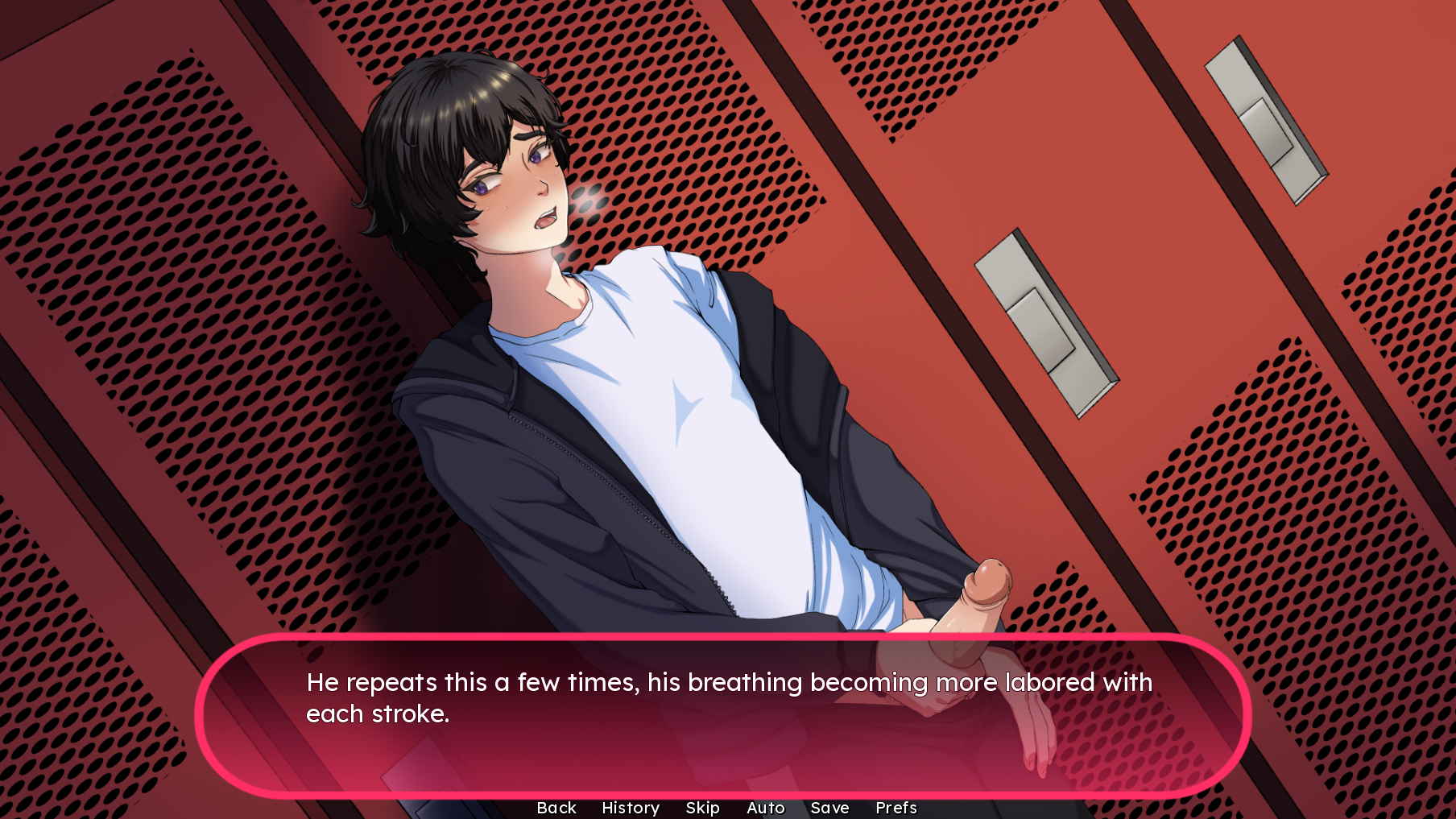Click History in the quick menu
Screen dimensions: 1456x819
(630, 808)
